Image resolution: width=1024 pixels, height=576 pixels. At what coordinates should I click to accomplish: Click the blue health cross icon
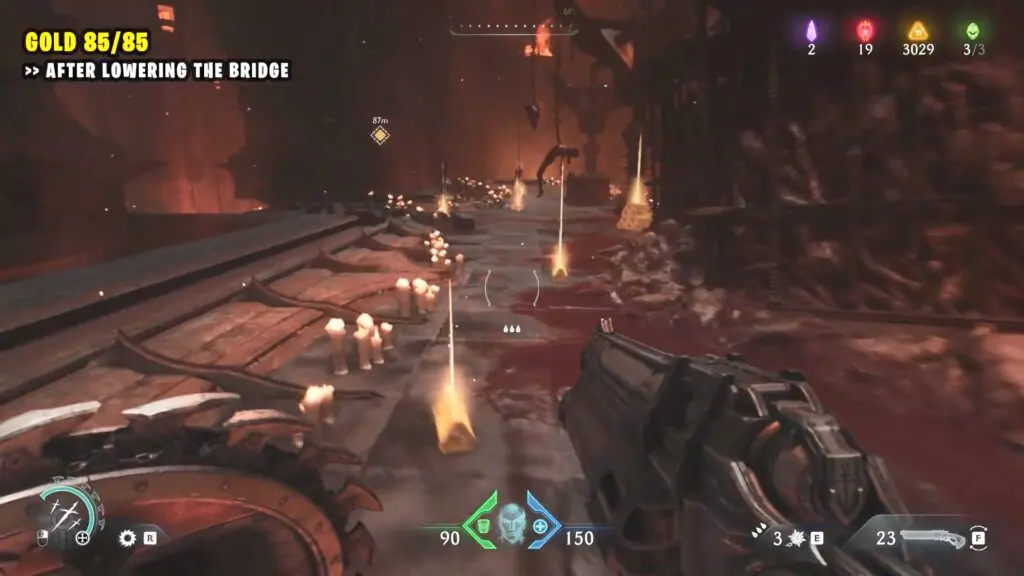(541, 525)
